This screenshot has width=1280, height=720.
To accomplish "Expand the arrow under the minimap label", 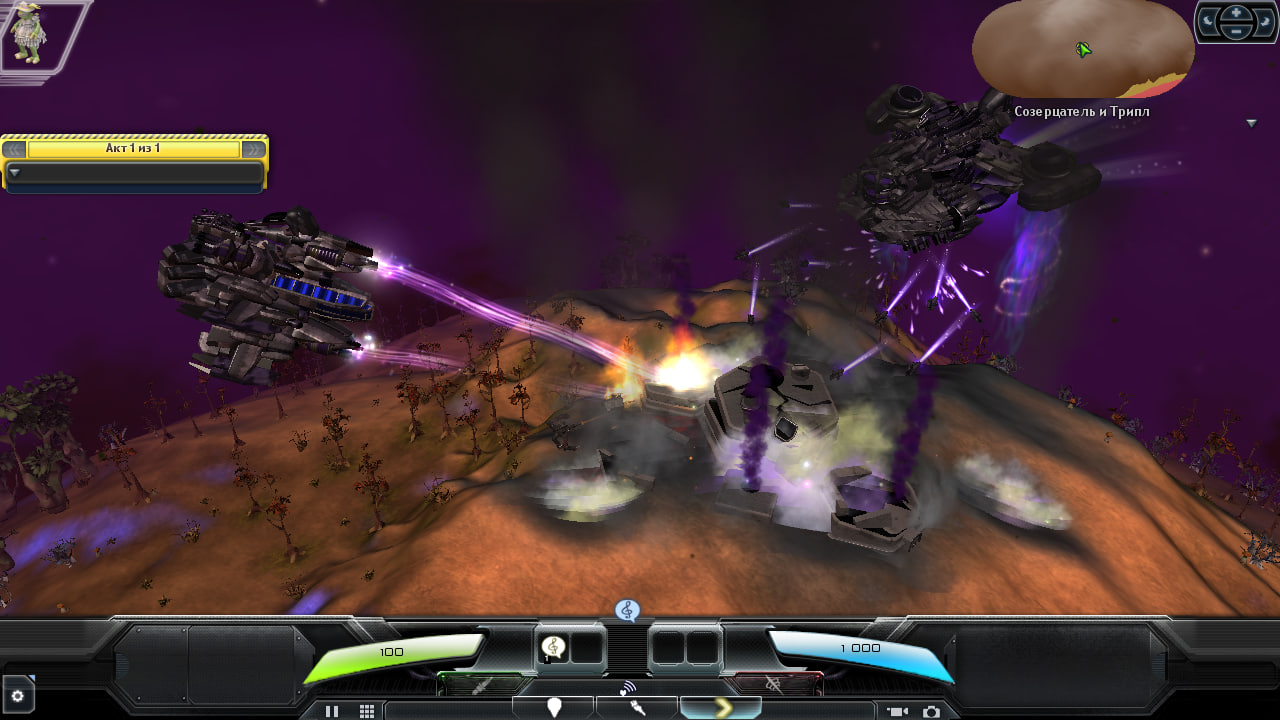I will pos(1251,123).
